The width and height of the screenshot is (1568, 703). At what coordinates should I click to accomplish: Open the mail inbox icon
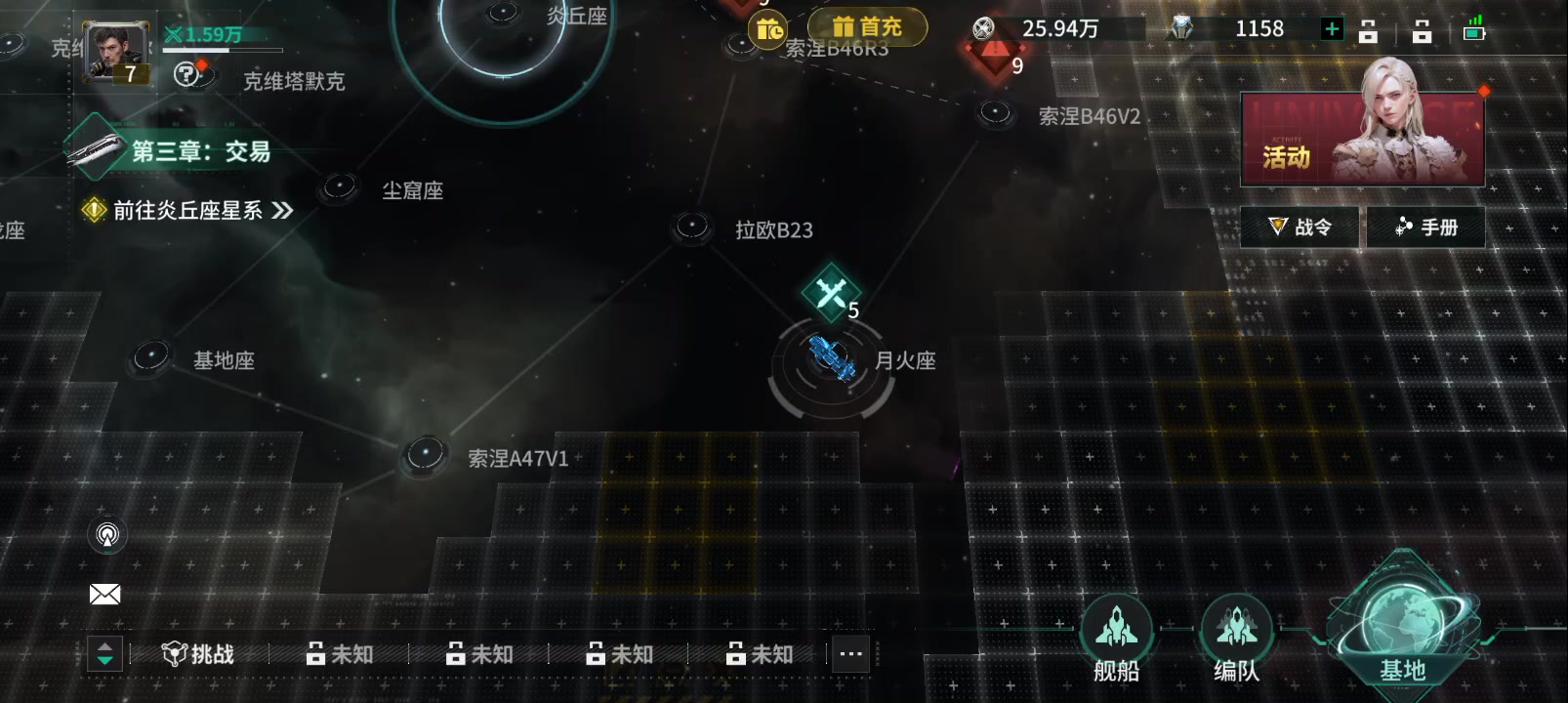pyautogui.click(x=105, y=594)
